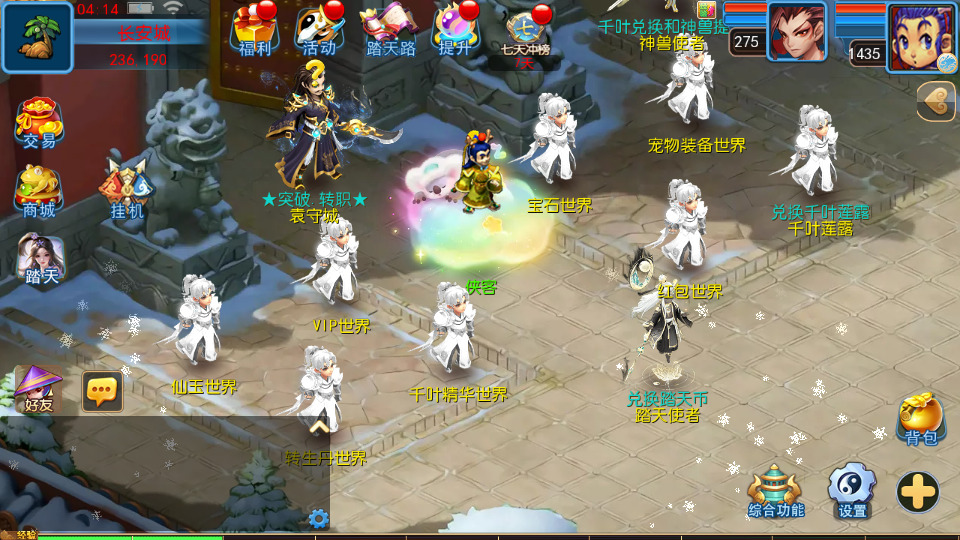Viewport: 960px width, 540px height.
Task: Open the 踏天 character portrait icon
Action: pos(41,259)
